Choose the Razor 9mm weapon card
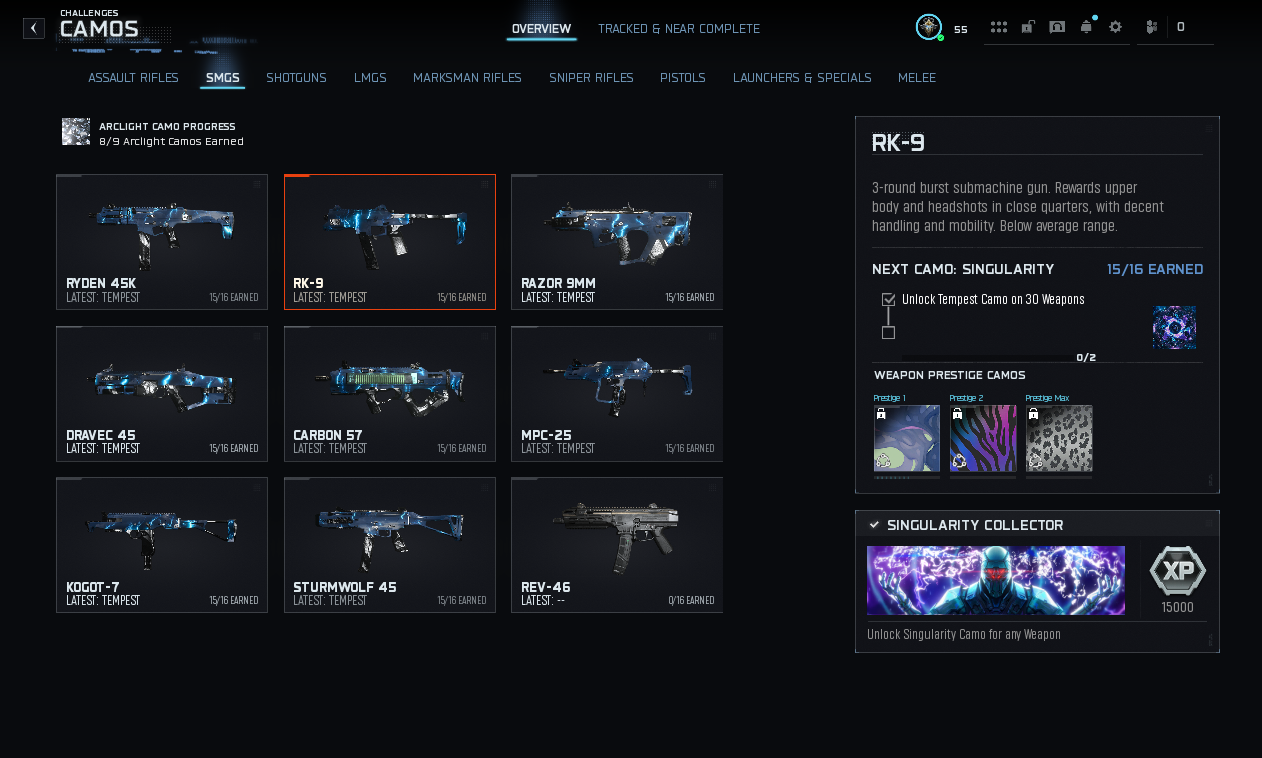 coord(617,242)
